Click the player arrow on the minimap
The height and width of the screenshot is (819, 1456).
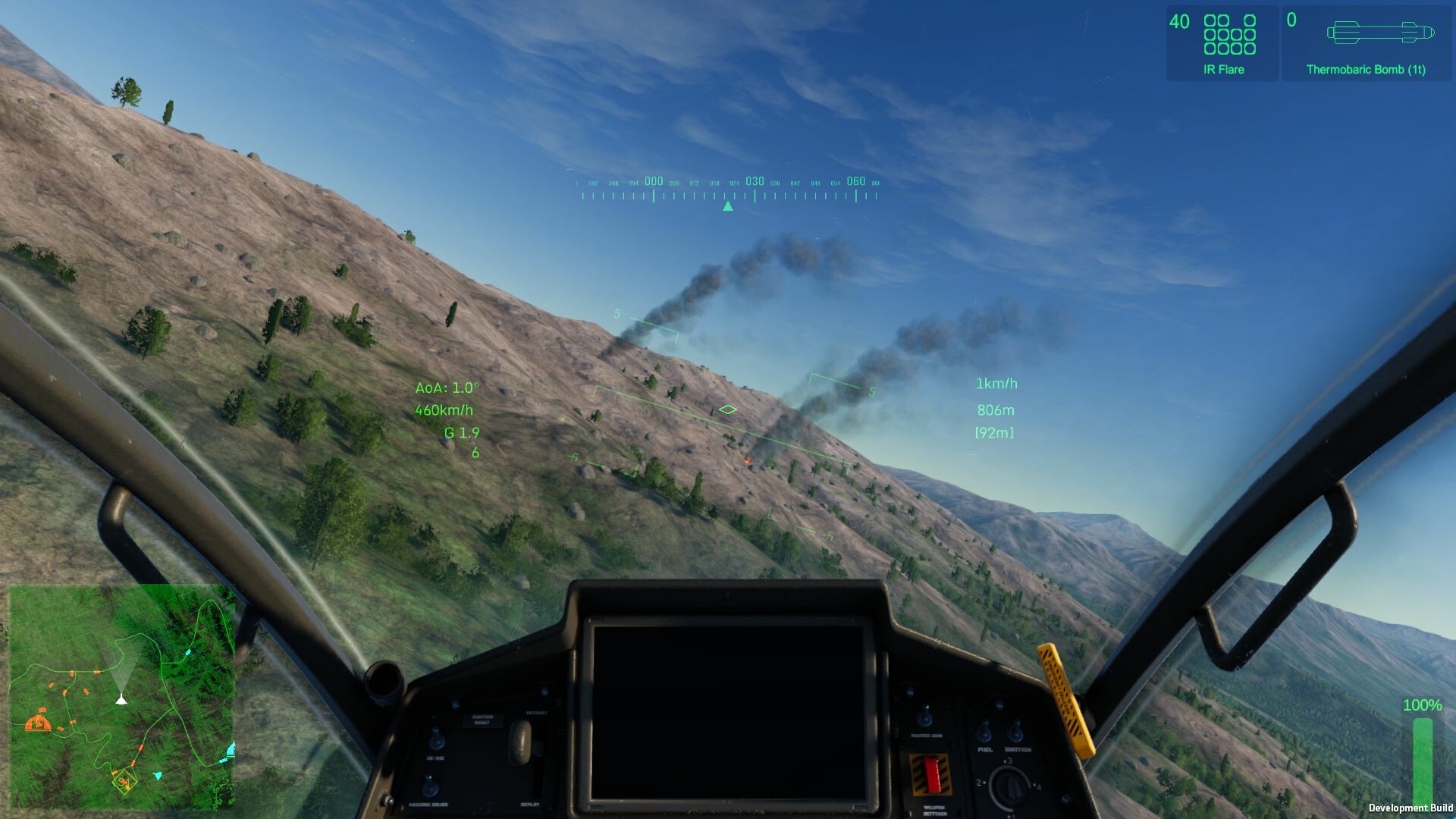121,701
